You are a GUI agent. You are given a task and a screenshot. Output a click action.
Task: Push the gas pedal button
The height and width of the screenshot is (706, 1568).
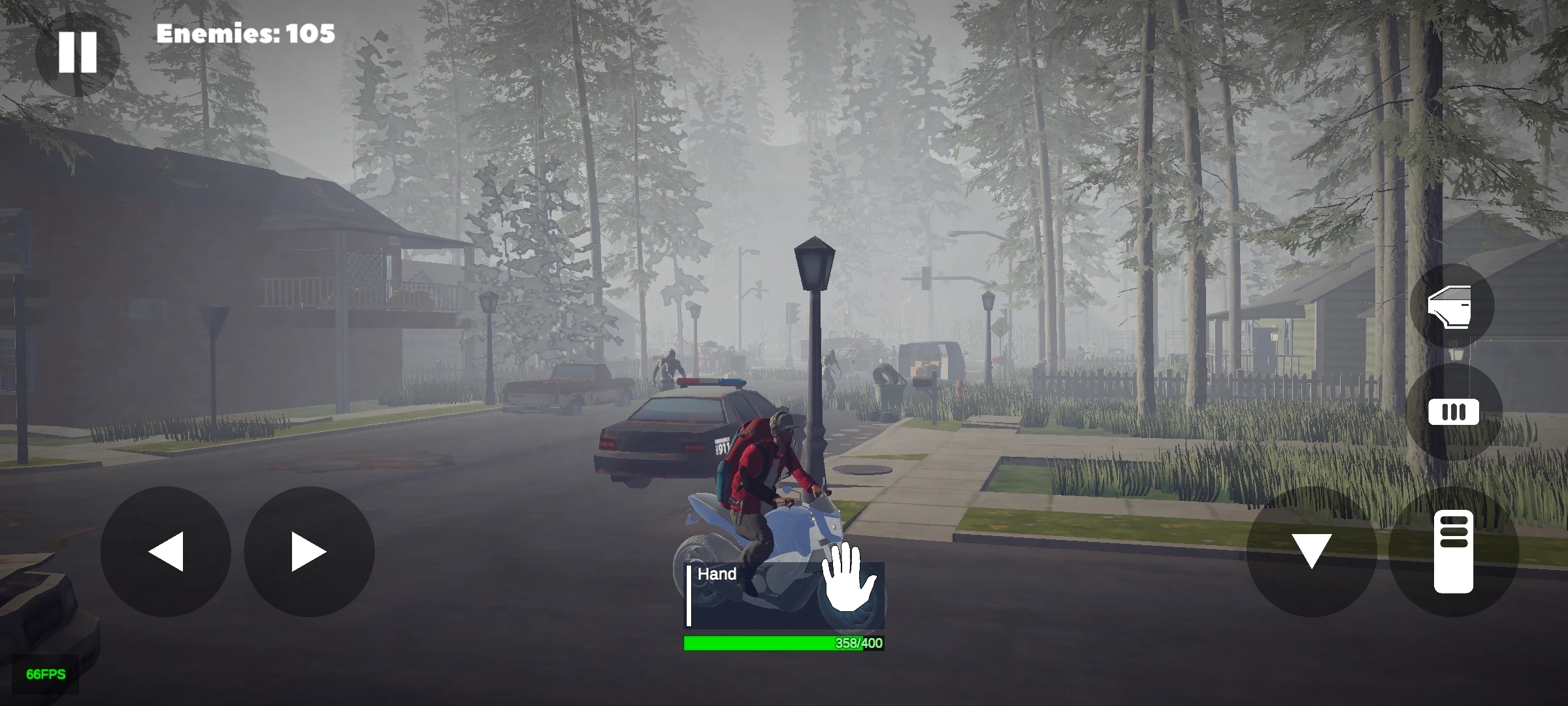tap(1454, 551)
